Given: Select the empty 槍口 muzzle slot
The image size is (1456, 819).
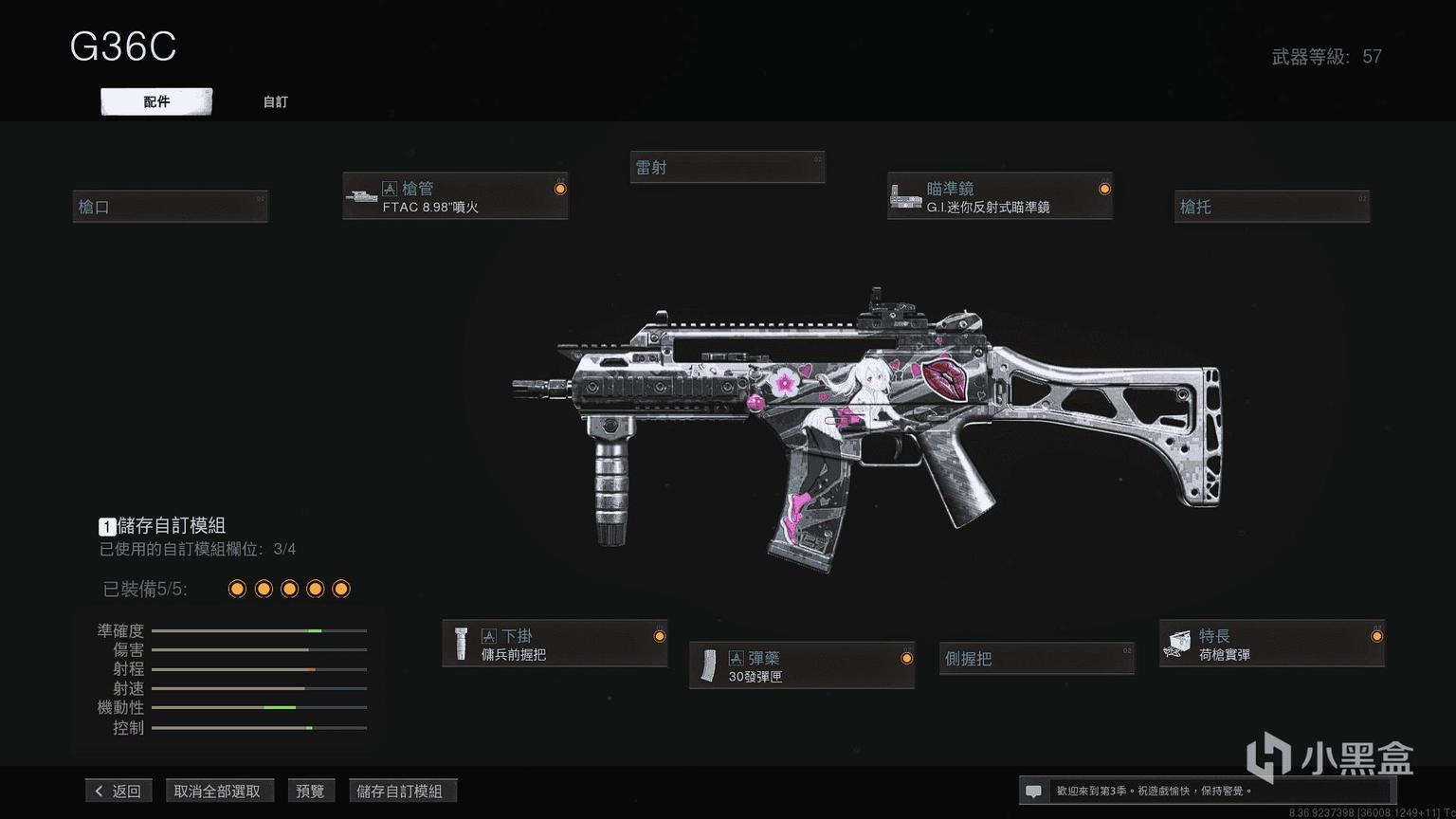Looking at the screenshot, I should click(171, 207).
